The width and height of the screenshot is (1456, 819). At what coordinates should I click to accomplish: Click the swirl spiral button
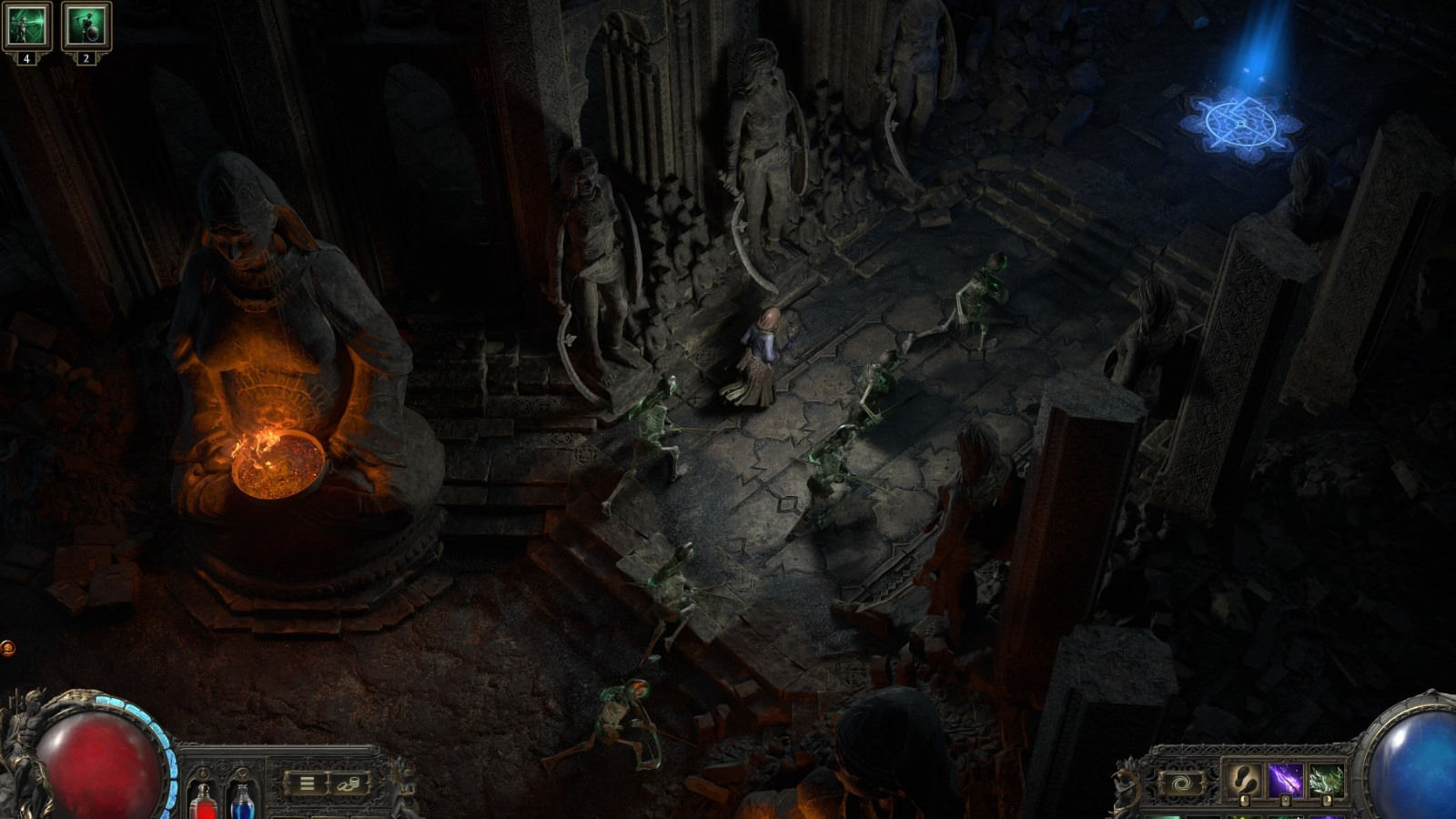tap(1182, 782)
